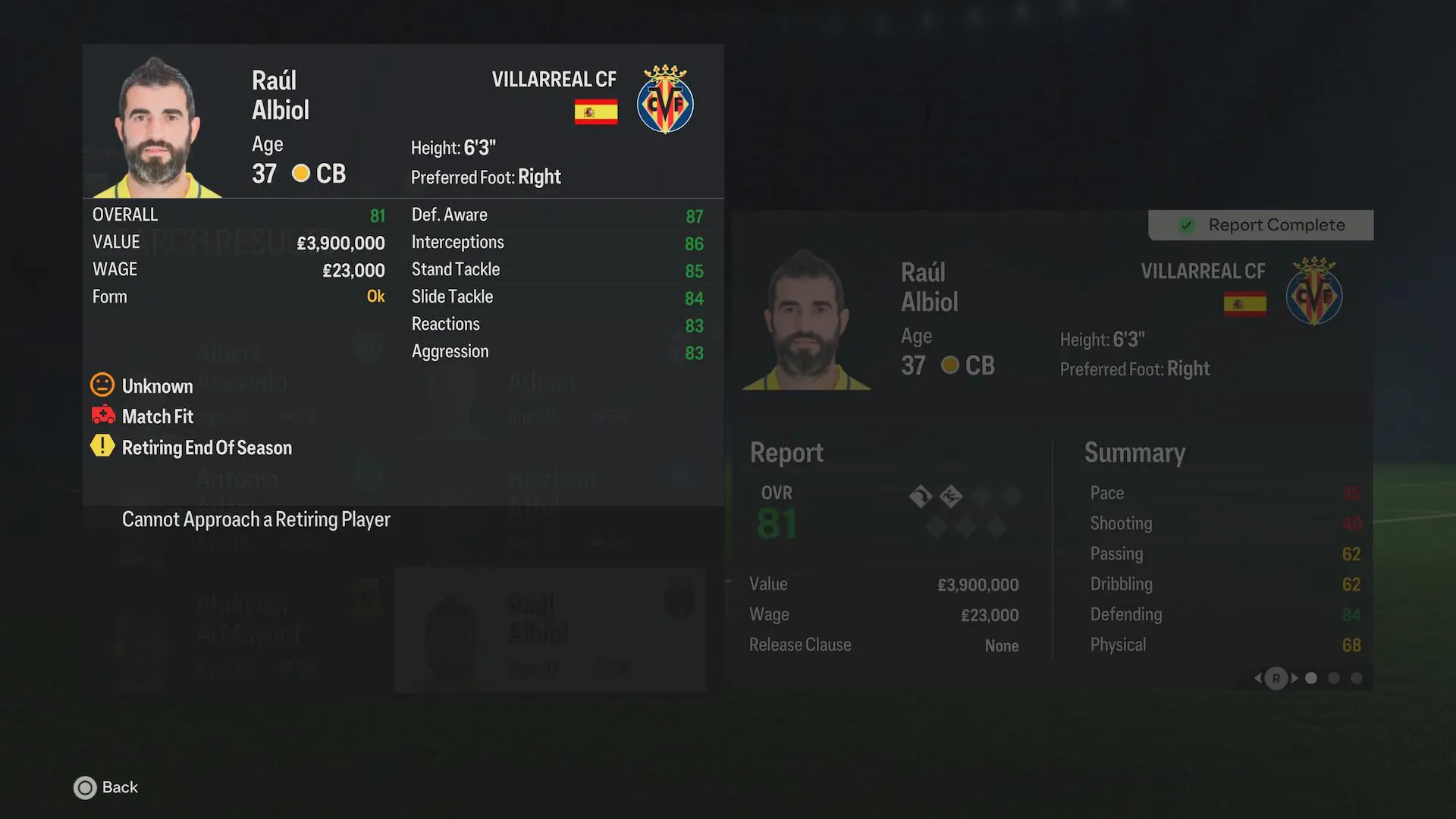Switch to the Summary section

(1135, 453)
